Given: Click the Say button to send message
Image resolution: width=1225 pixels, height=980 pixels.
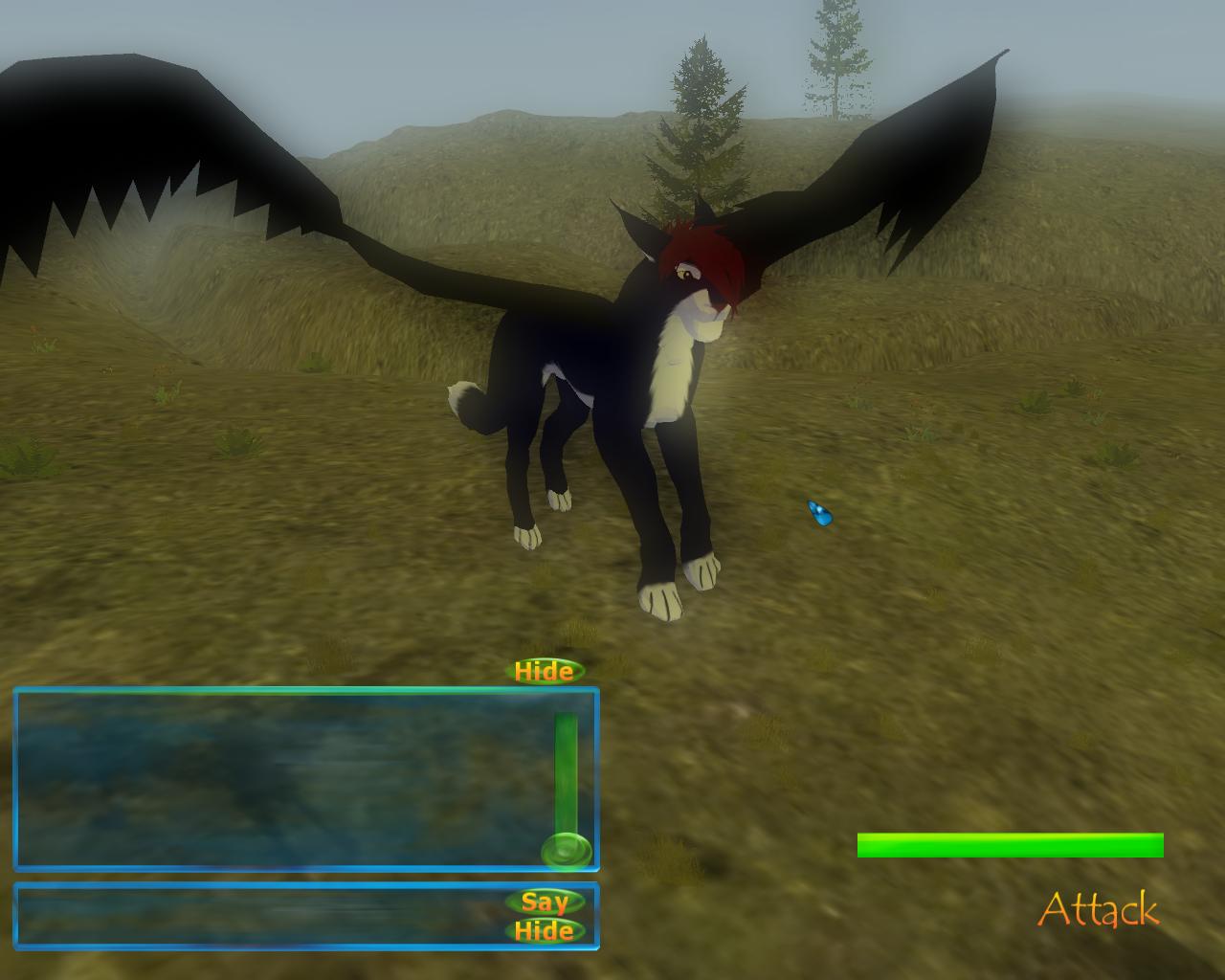Looking at the screenshot, I should point(544,902).
